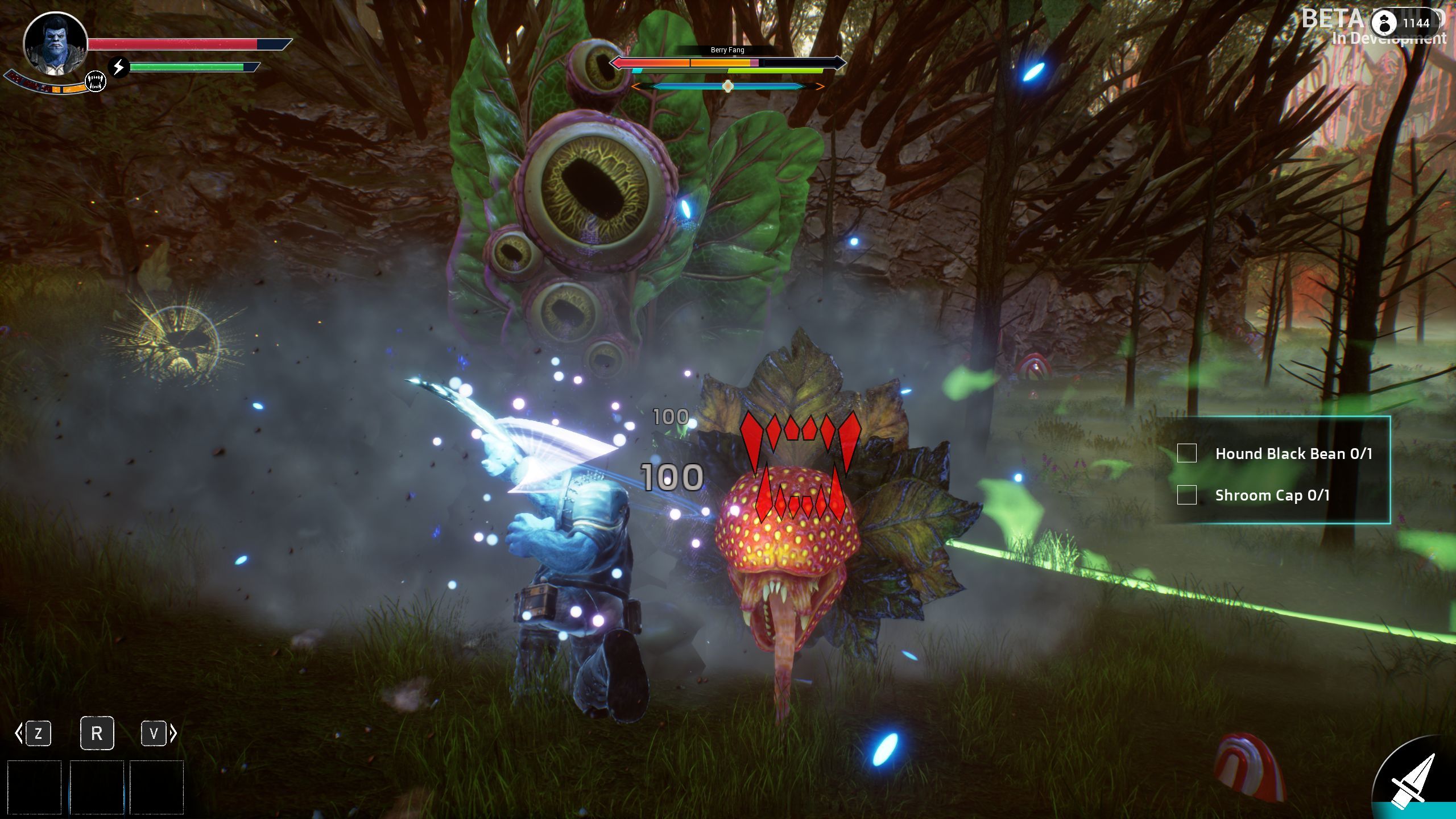
Task: Select the Berry Fang enemy nameplate
Action: tap(726, 50)
